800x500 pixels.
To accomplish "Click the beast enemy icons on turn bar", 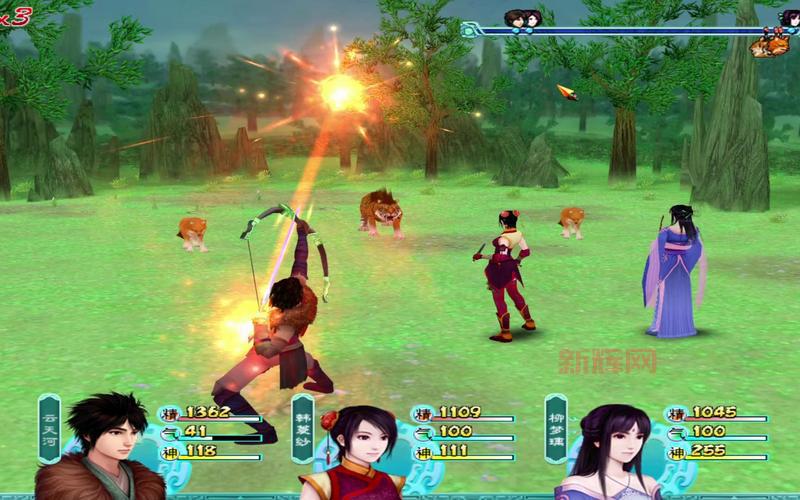I will [x=769, y=45].
